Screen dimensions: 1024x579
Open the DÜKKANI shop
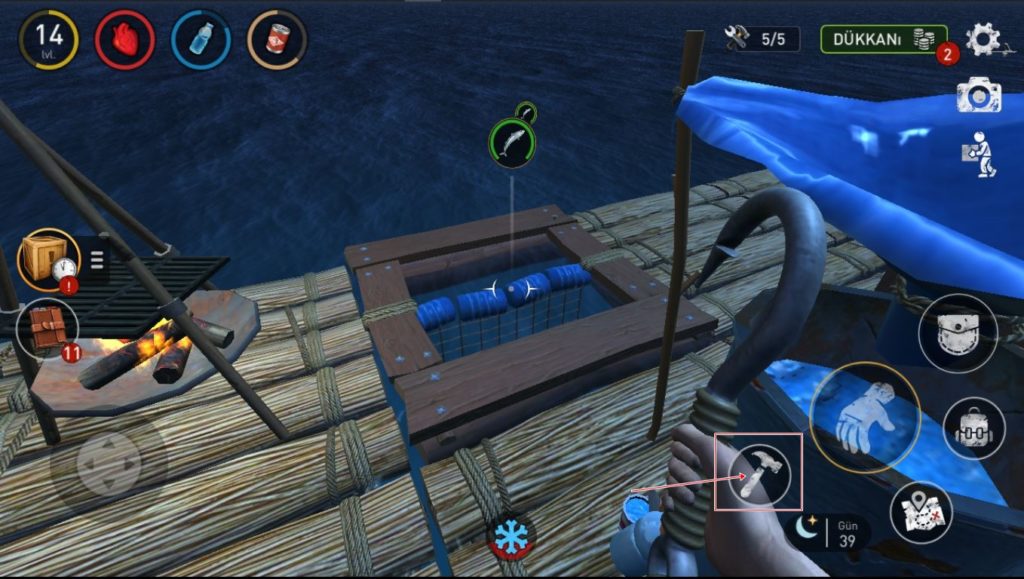click(x=883, y=39)
